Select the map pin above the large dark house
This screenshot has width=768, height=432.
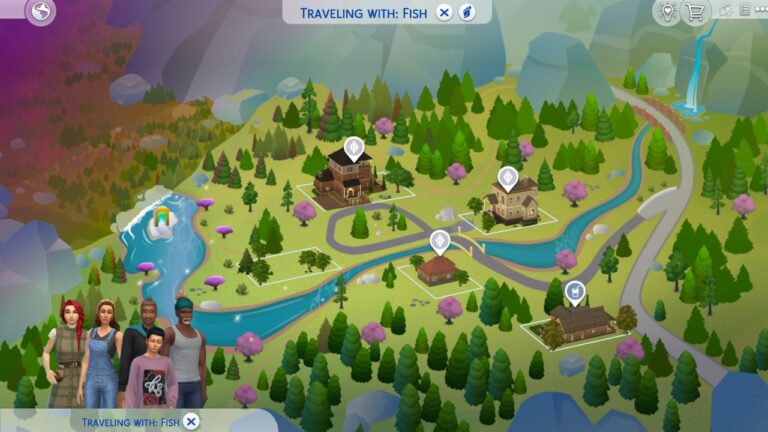click(x=352, y=148)
